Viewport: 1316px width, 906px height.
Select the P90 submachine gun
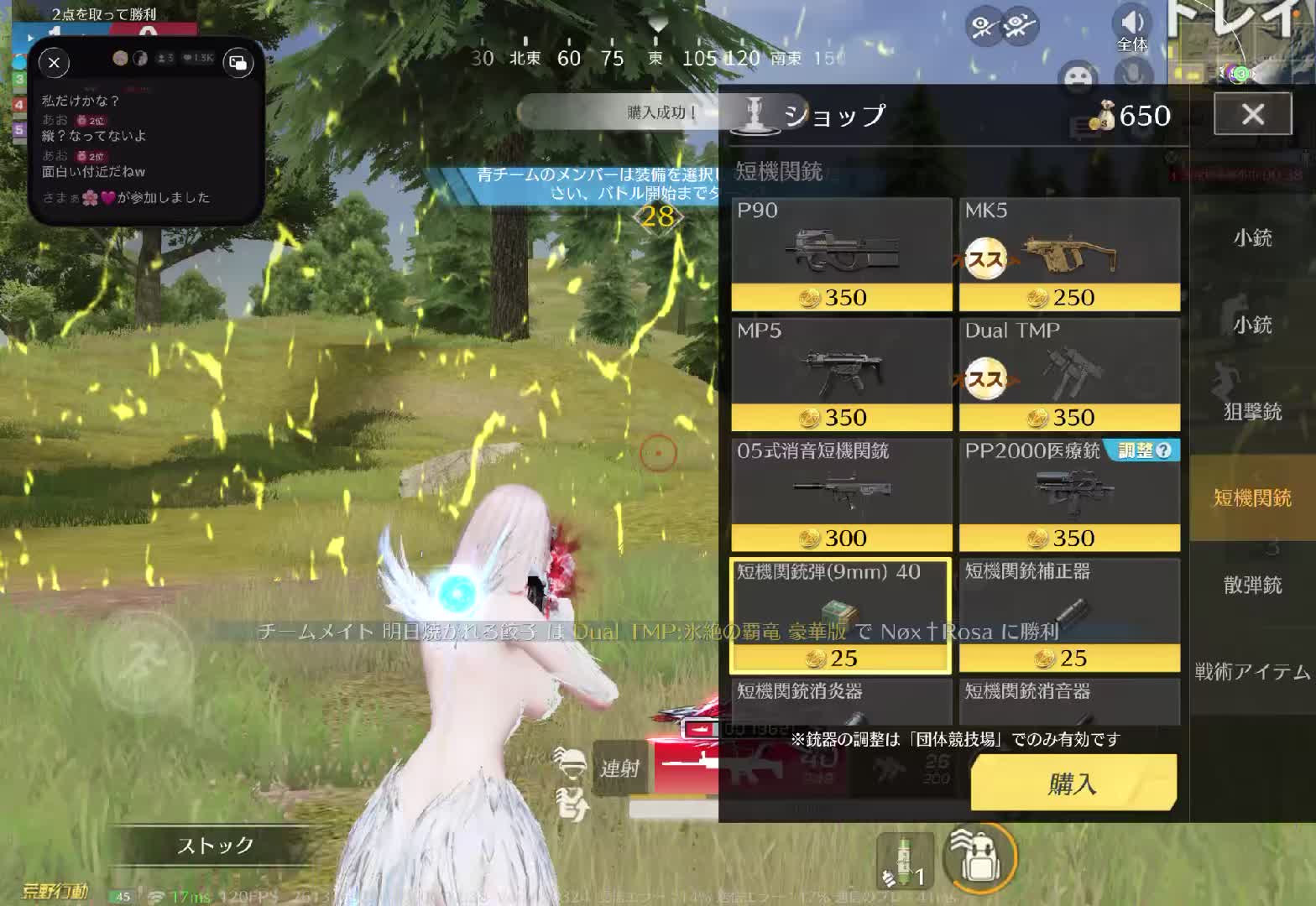841,254
